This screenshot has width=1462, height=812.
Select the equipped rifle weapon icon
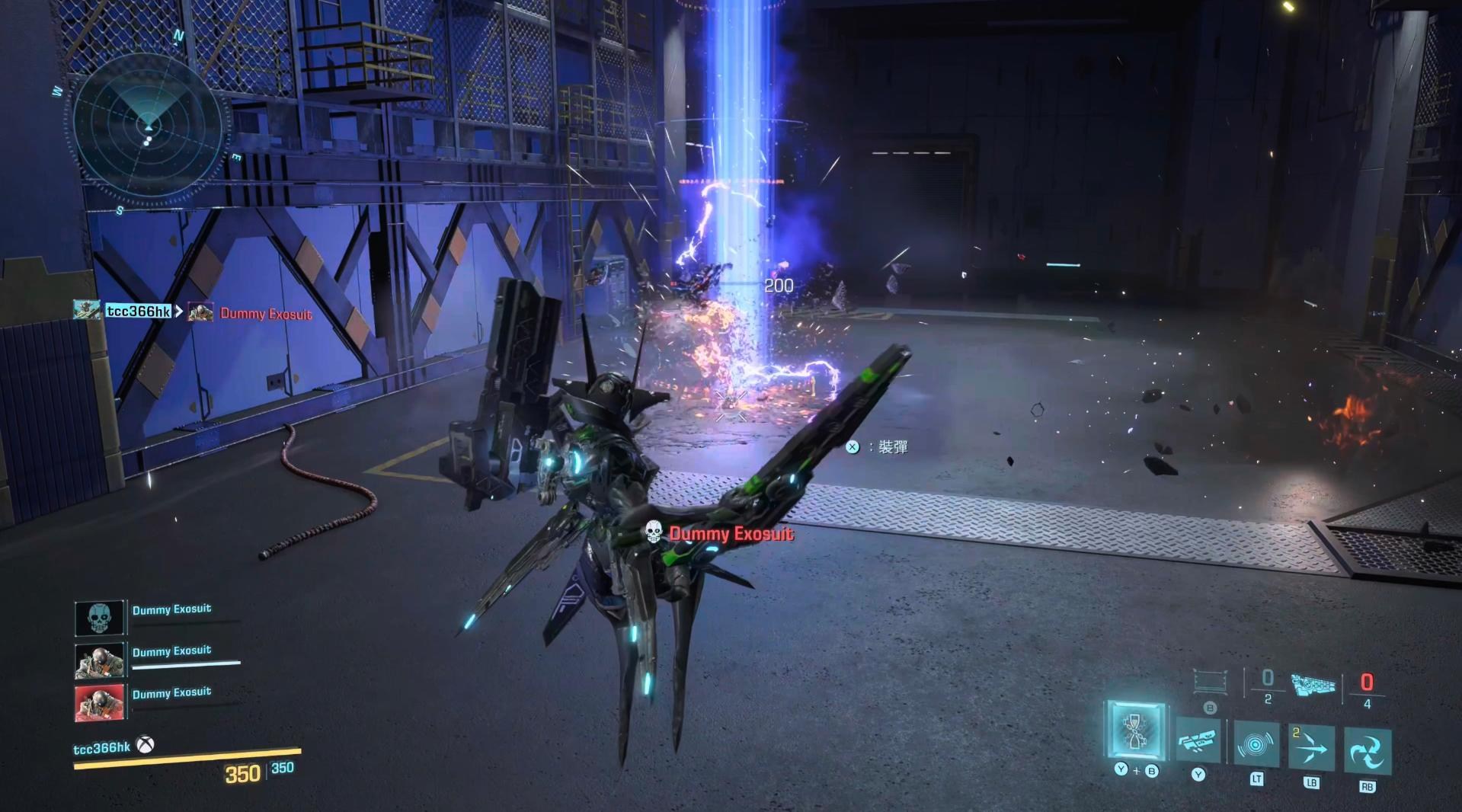coord(1313,684)
